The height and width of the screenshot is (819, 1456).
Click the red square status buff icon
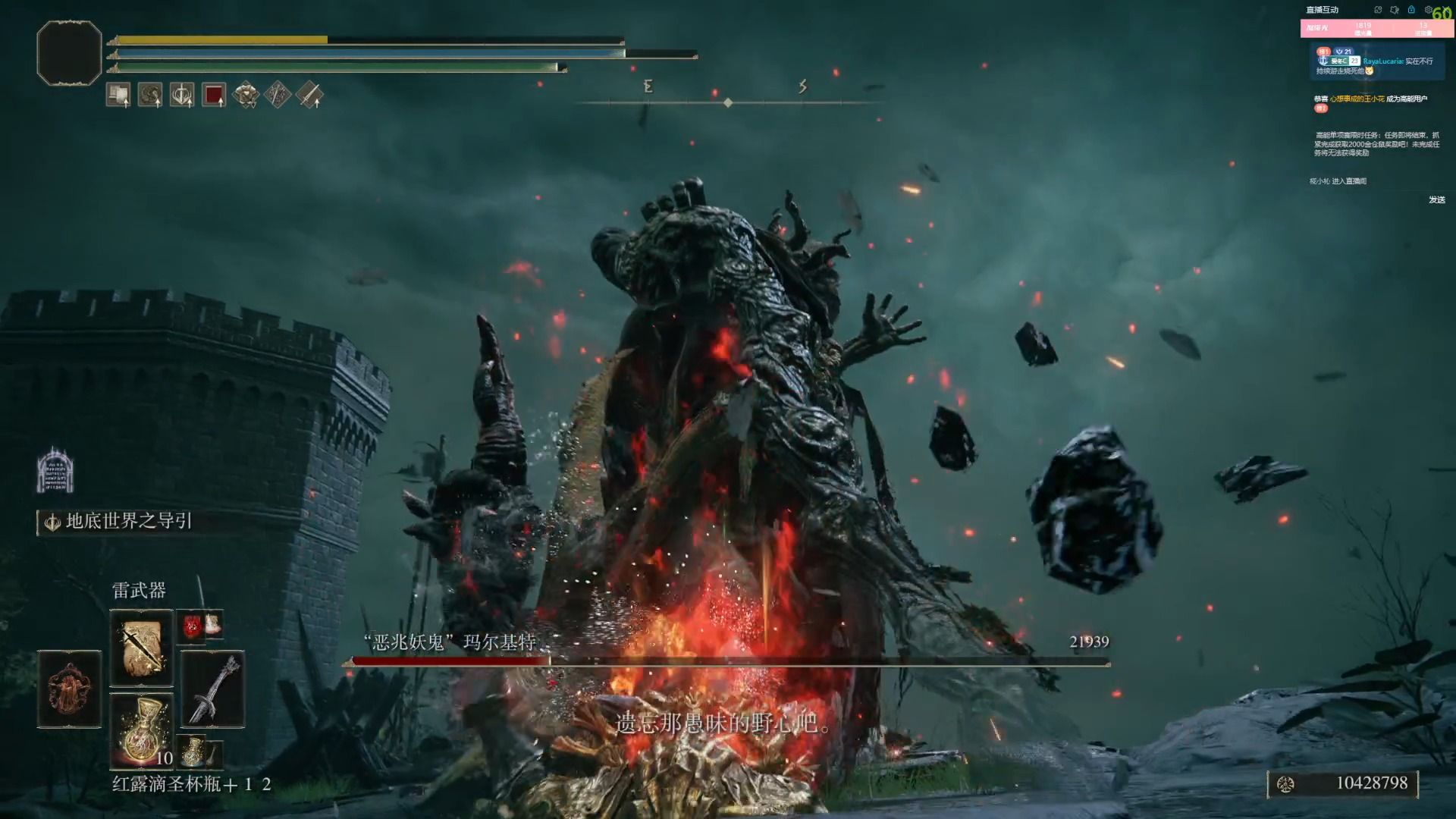coord(214,95)
